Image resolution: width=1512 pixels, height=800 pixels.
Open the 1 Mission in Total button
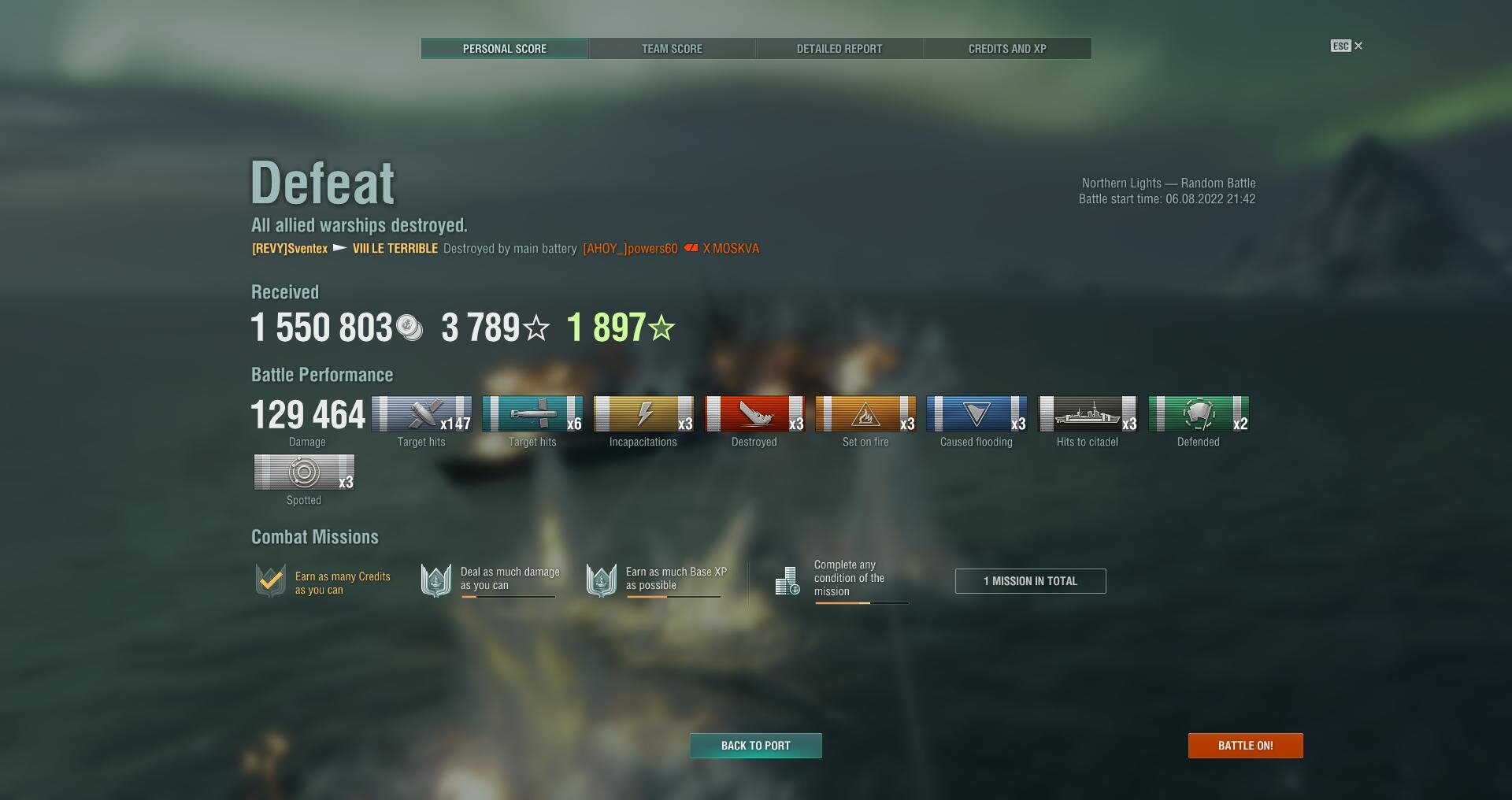click(1030, 581)
